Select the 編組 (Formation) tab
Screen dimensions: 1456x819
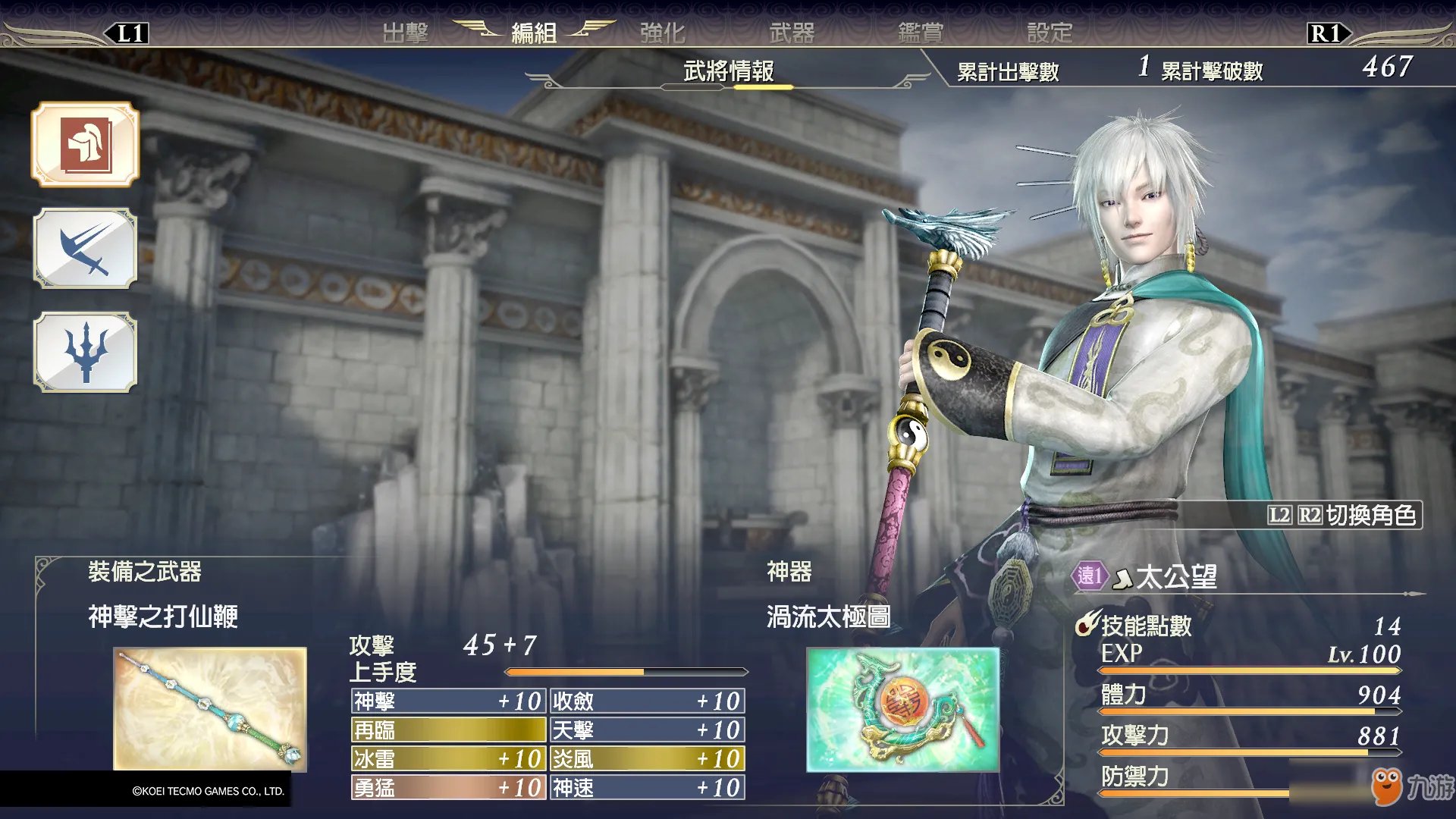pyautogui.click(x=534, y=33)
